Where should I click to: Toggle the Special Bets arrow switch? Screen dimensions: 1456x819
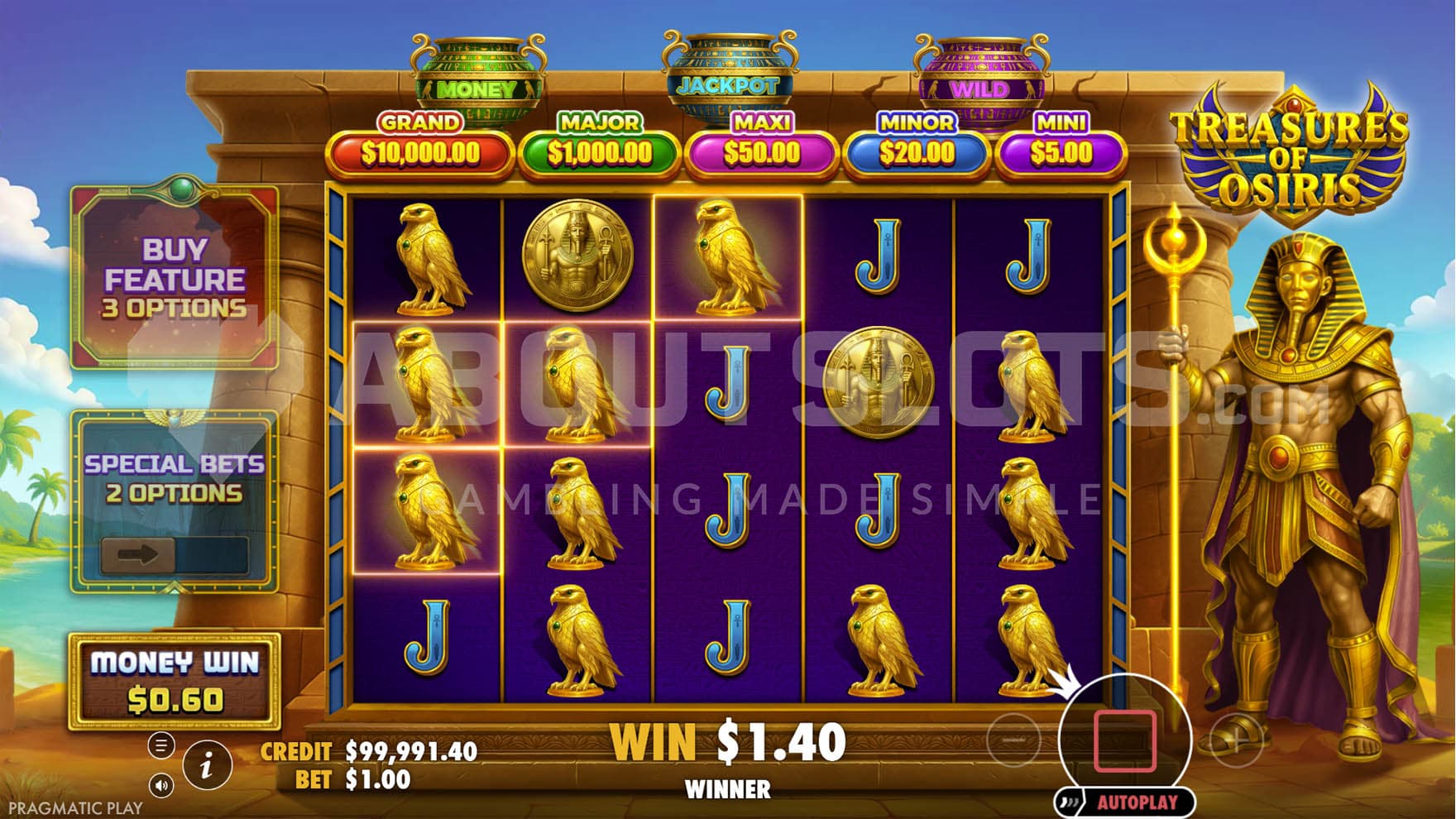click(x=138, y=554)
